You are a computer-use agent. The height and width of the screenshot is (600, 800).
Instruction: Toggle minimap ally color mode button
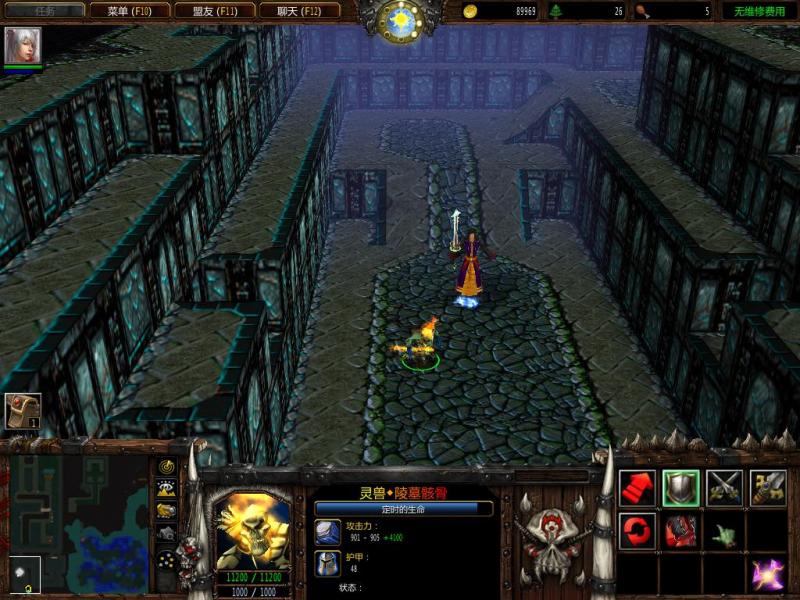click(167, 511)
